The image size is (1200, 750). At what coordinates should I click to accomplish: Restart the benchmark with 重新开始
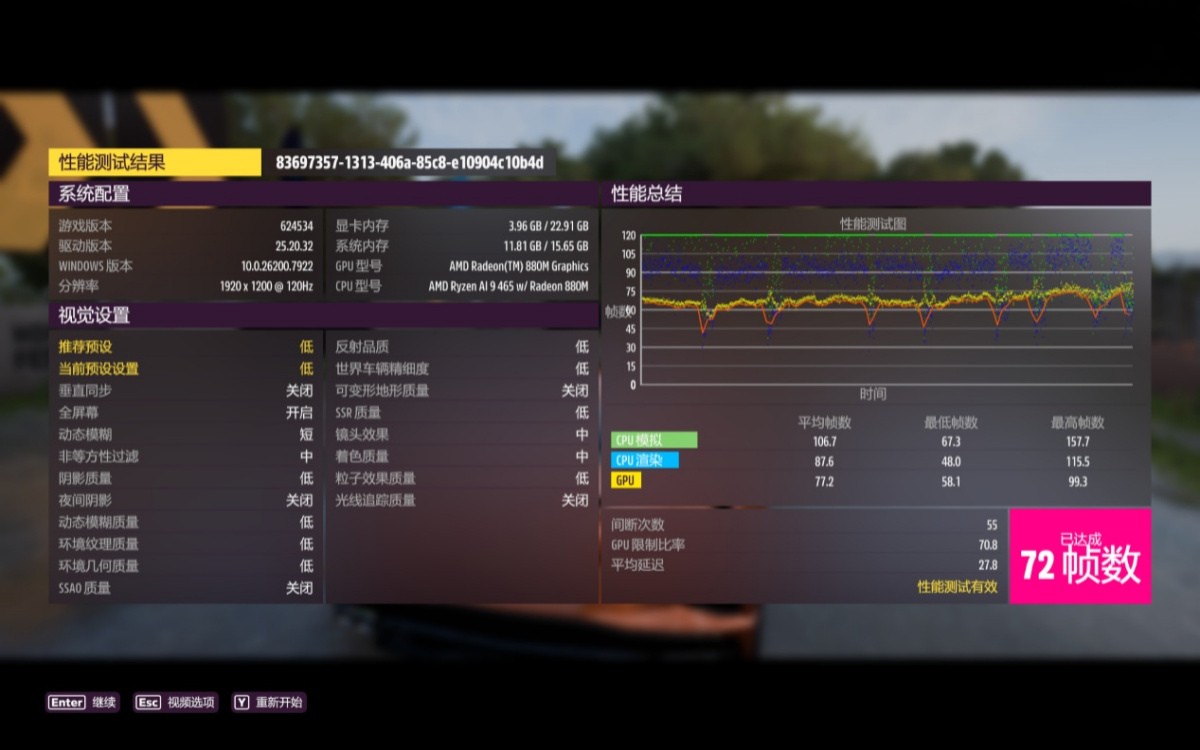[x=268, y=702]
